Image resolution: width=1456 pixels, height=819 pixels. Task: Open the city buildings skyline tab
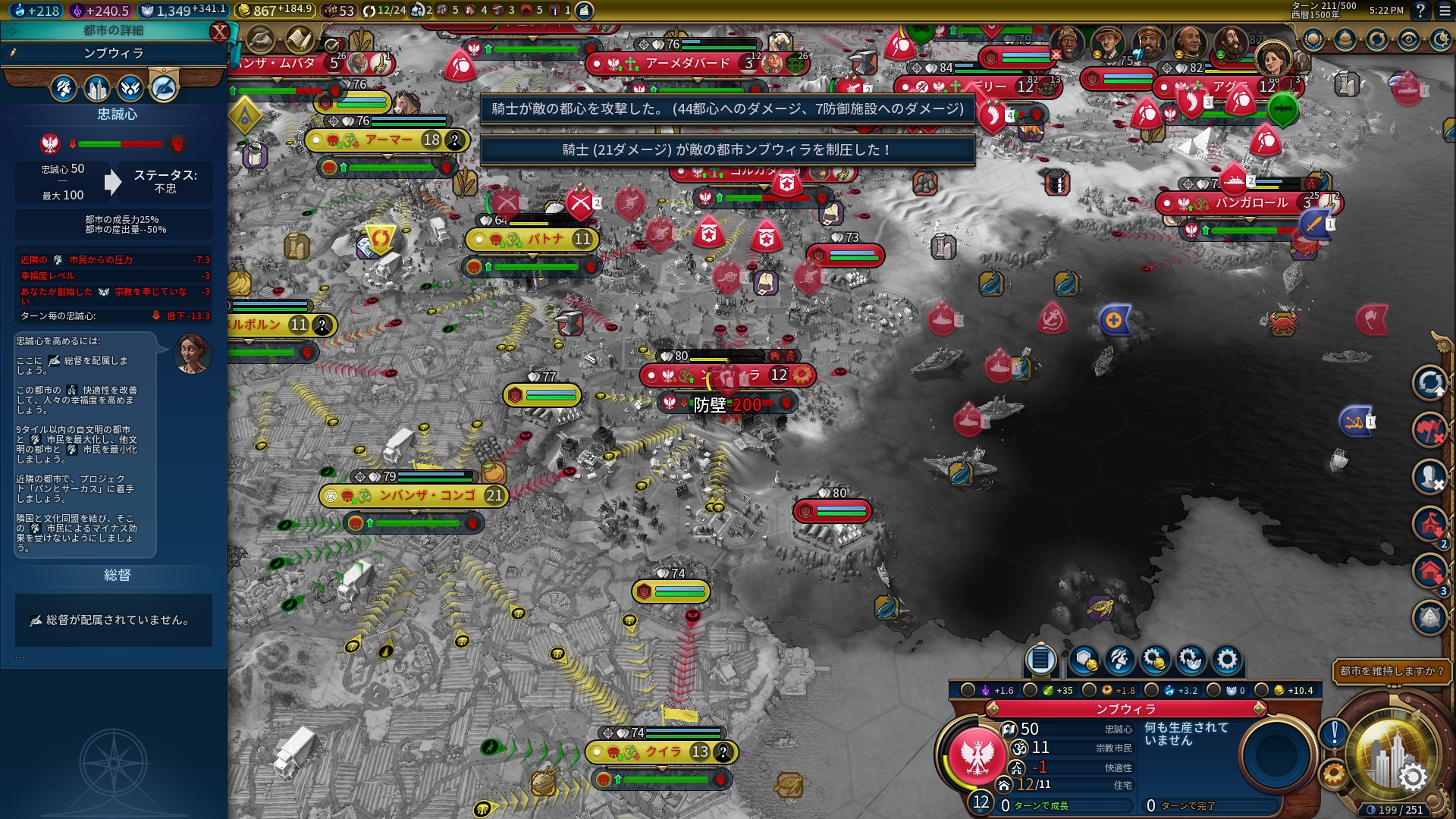point(97,89)
